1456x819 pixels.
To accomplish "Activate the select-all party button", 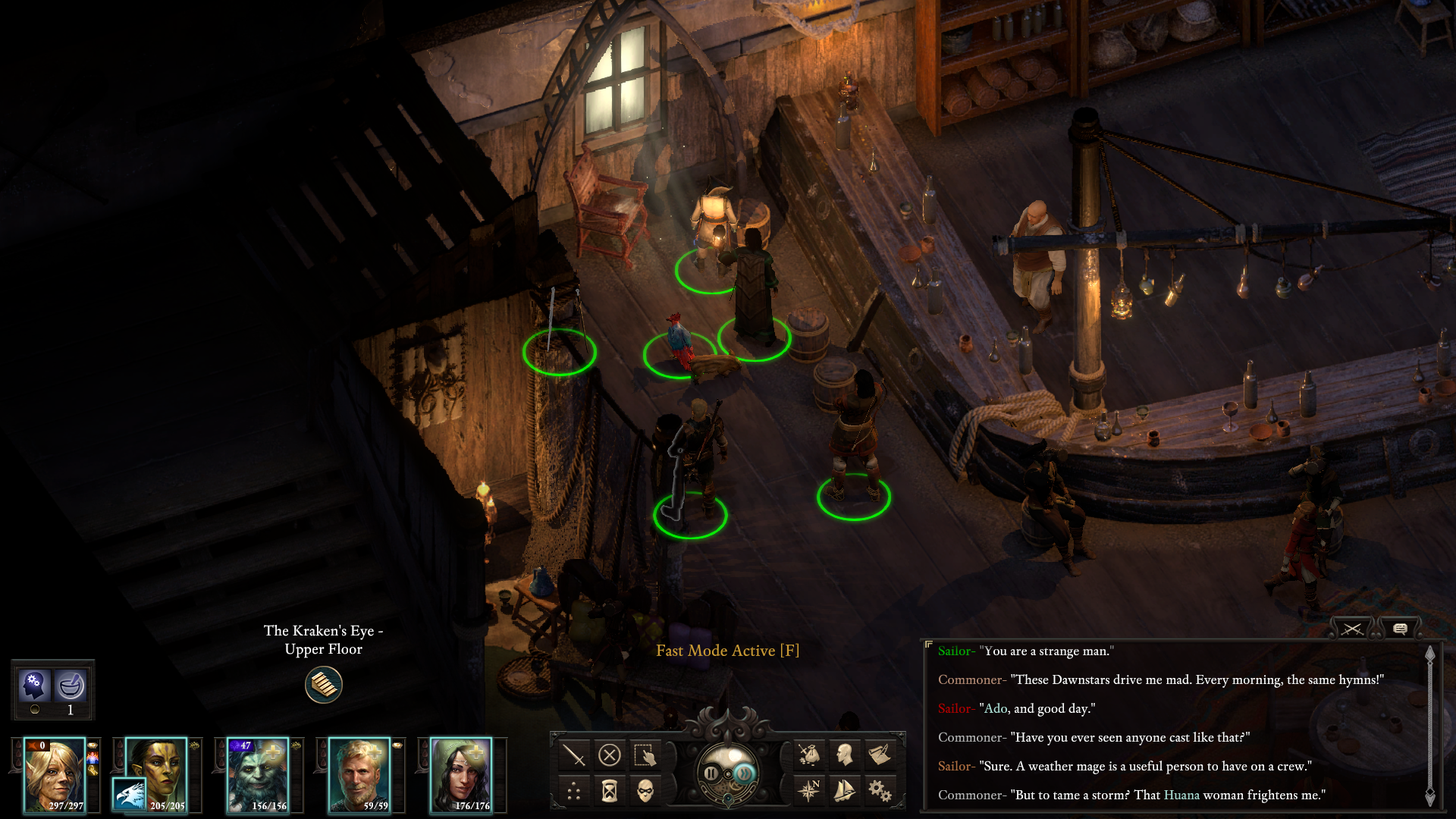I will click(645, 755).
